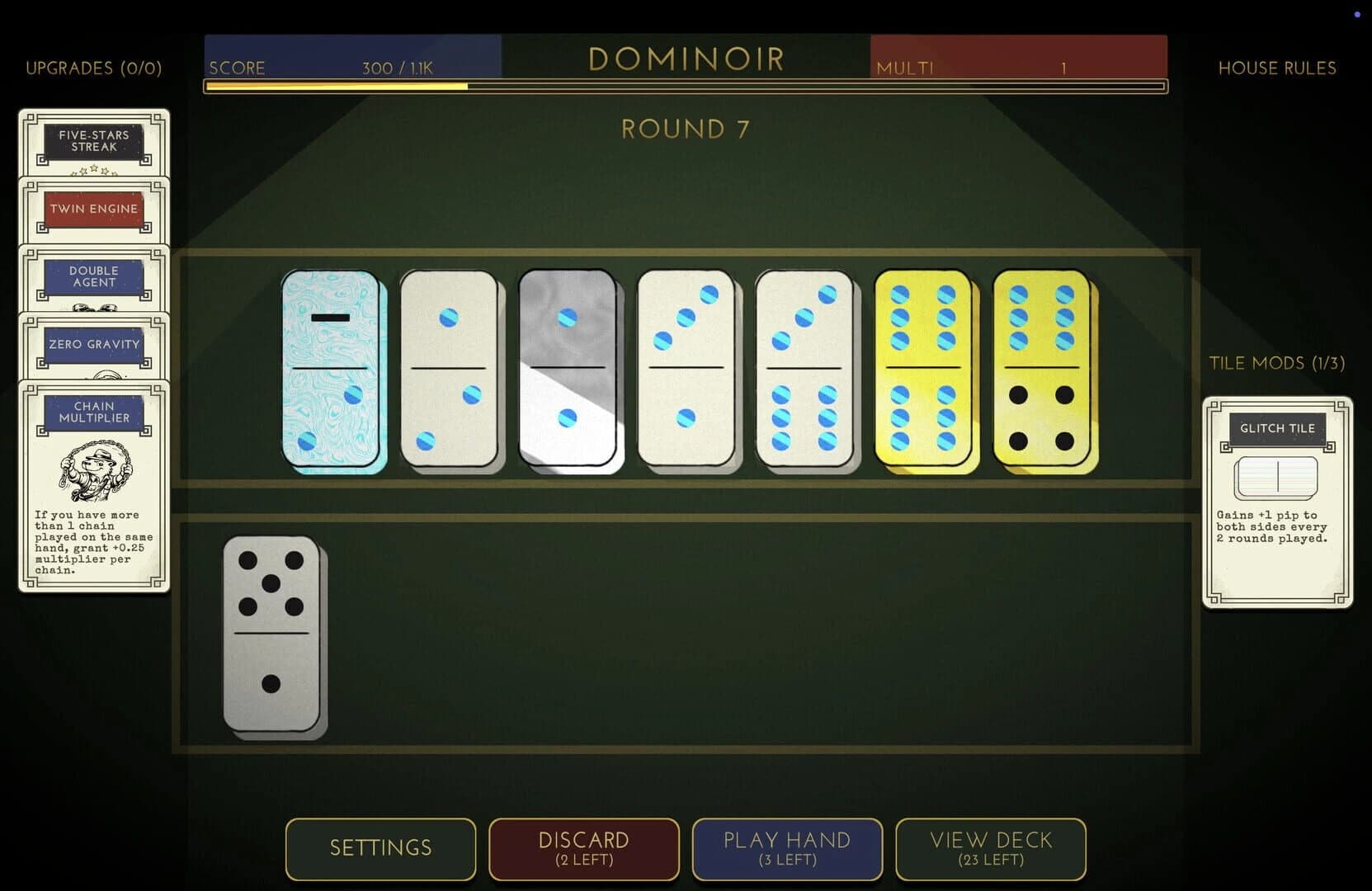Open the House Rules screen
Image resolution: width=1372 pixels, height=891 pixels.
tap(1277, 68)
